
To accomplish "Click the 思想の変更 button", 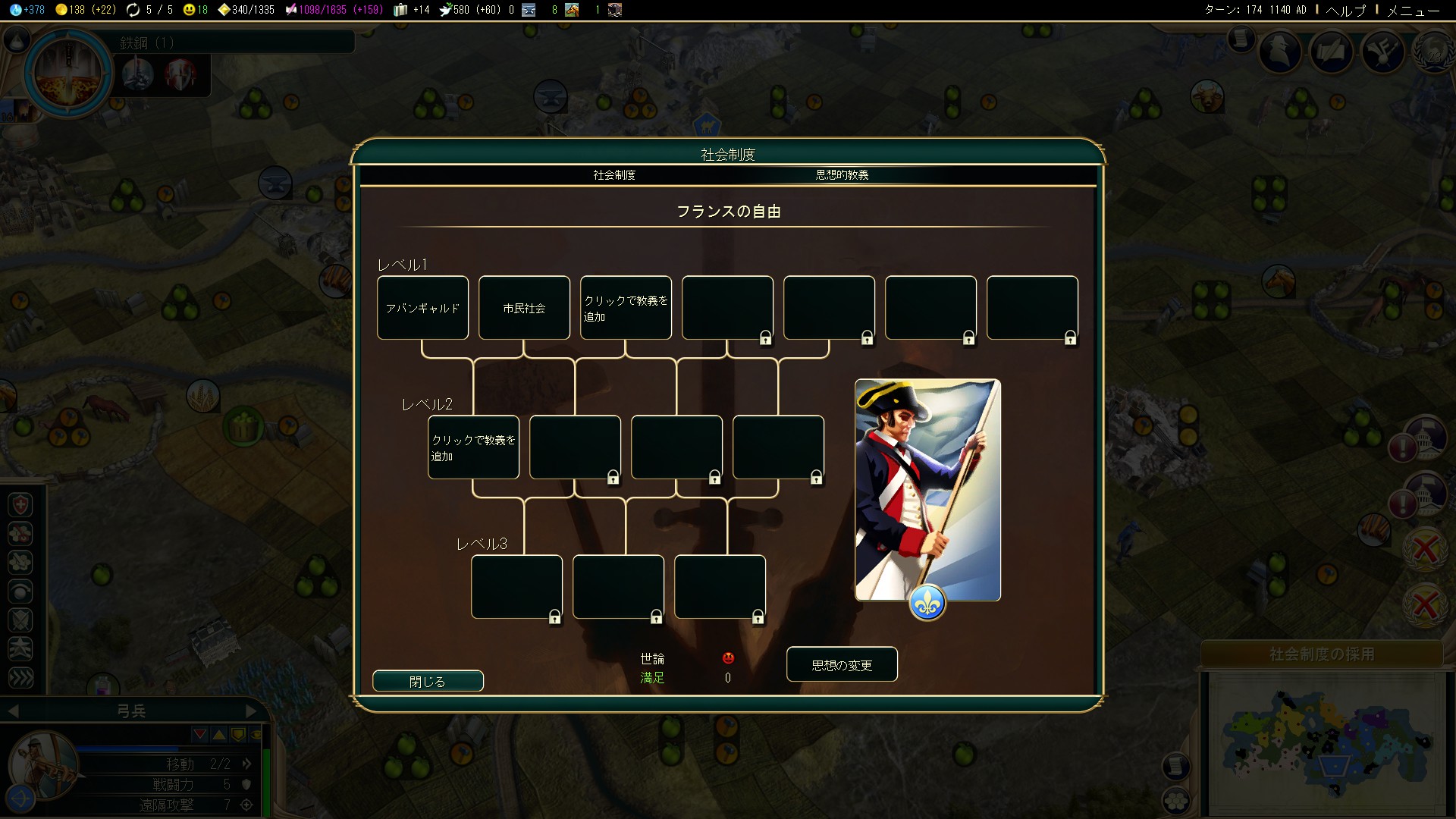I will click(842, 665).
